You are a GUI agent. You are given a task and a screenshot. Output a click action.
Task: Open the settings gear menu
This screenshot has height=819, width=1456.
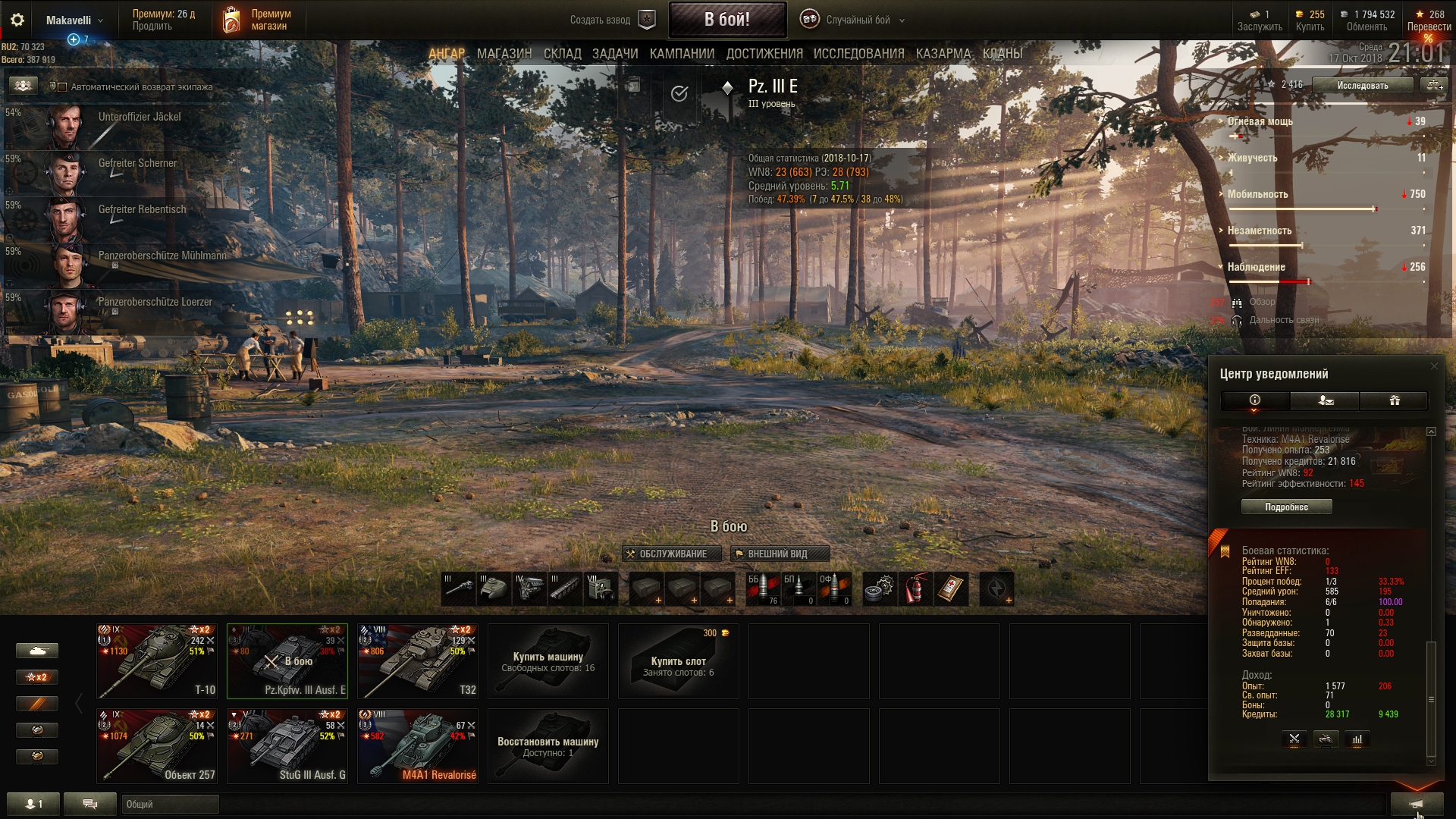17,20
